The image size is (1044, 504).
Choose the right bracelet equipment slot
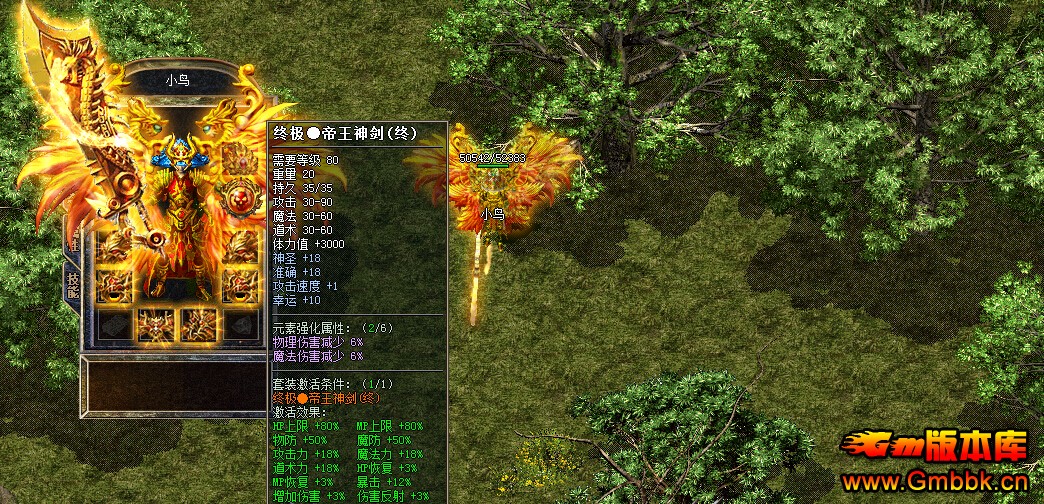point(239,246)
